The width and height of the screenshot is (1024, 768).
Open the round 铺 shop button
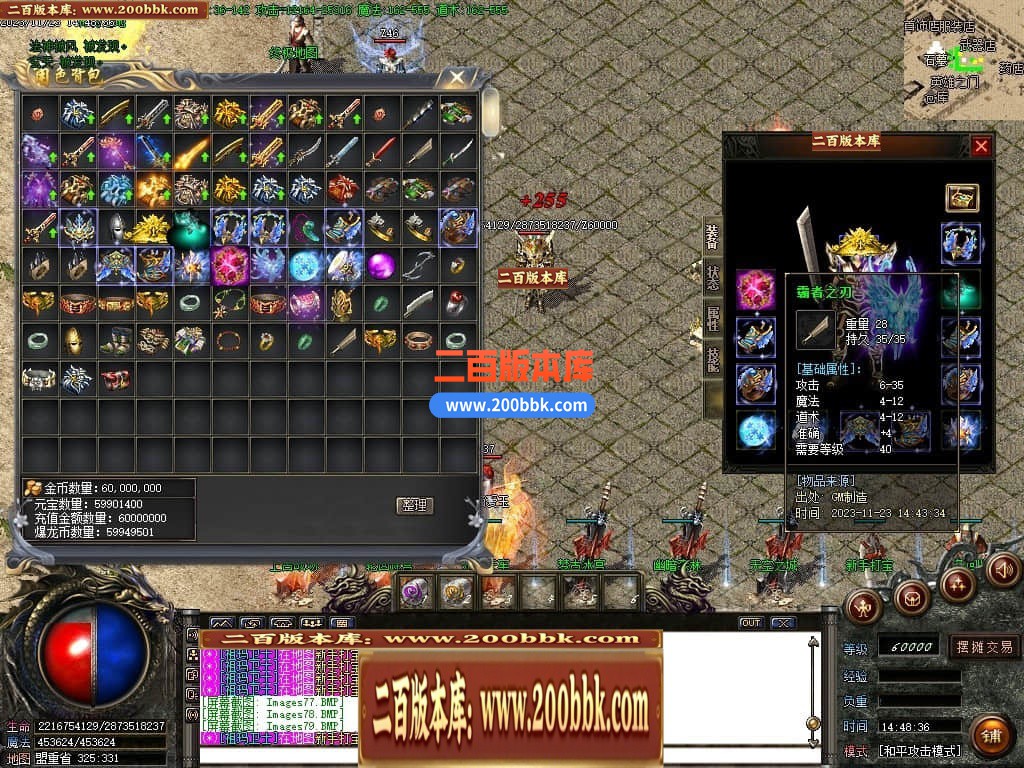[x=991, y=737]
